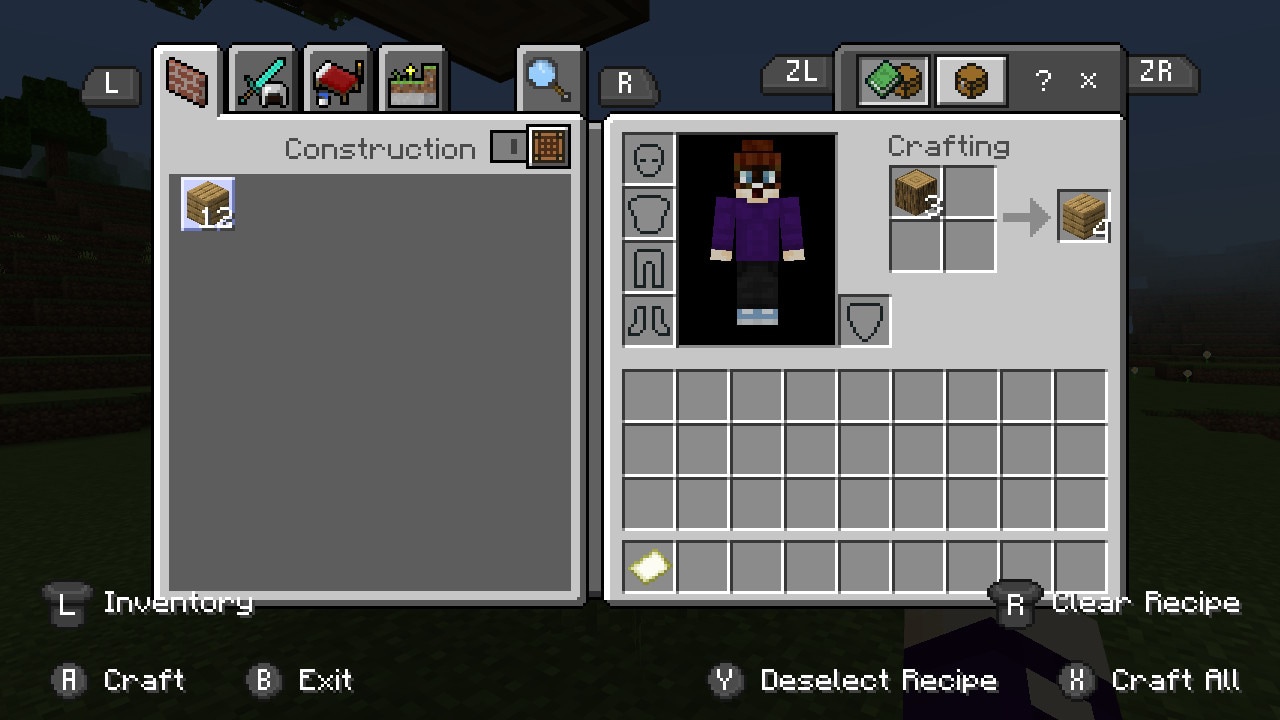Close the inventory screen with X

1089,82
